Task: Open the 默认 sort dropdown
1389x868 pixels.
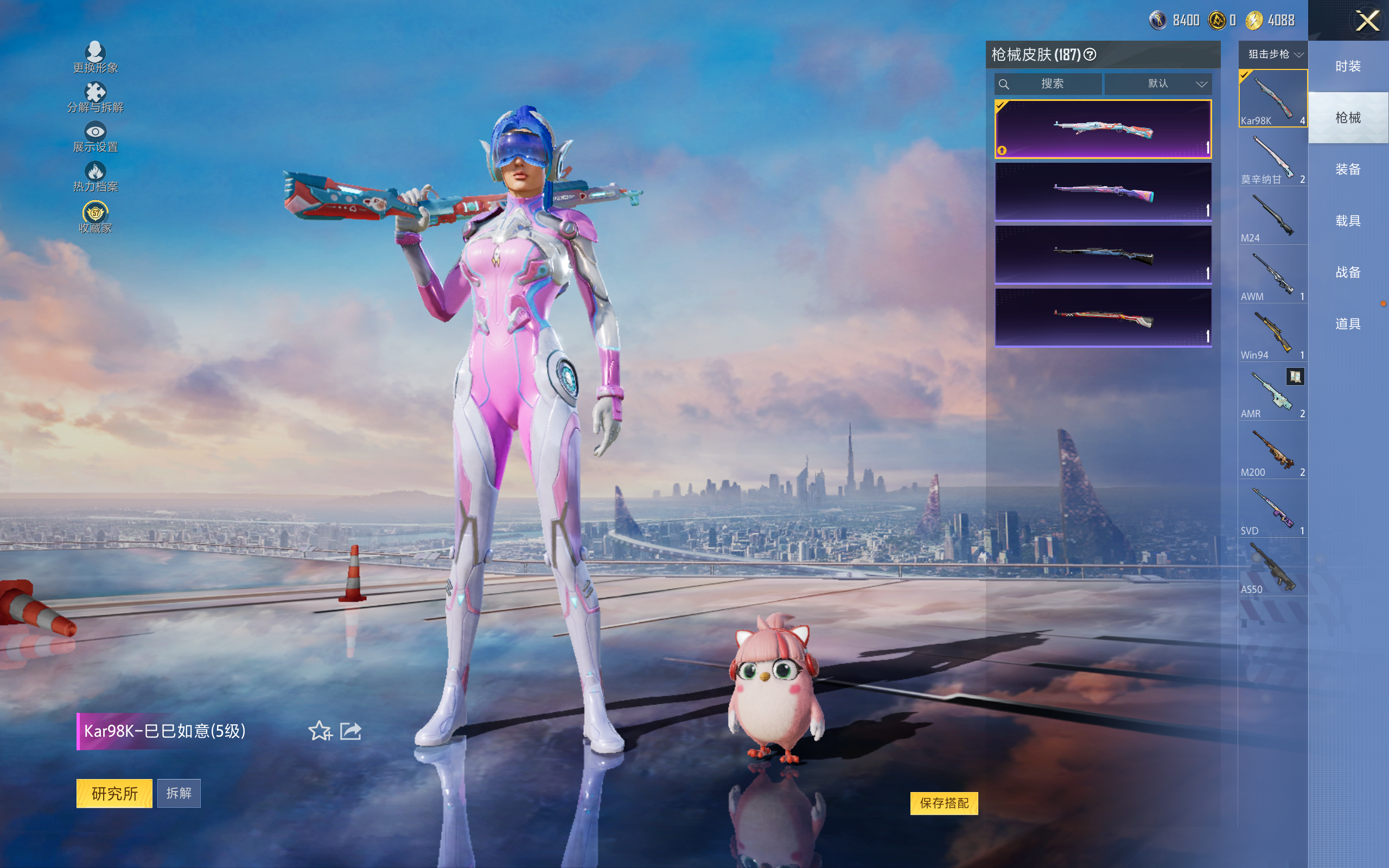Action: coord(1158,84)
